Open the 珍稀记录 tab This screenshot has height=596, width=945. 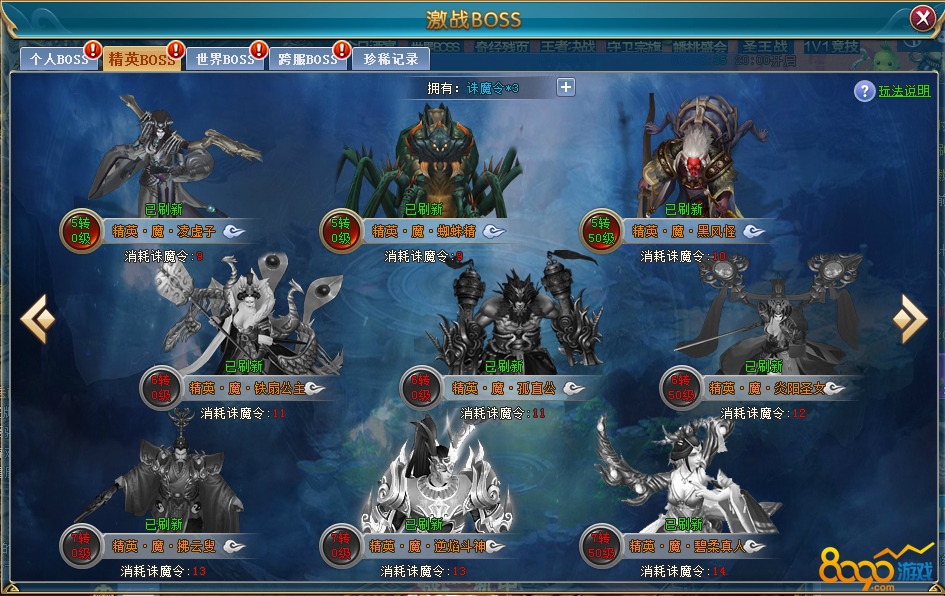(x=391, y=59)
